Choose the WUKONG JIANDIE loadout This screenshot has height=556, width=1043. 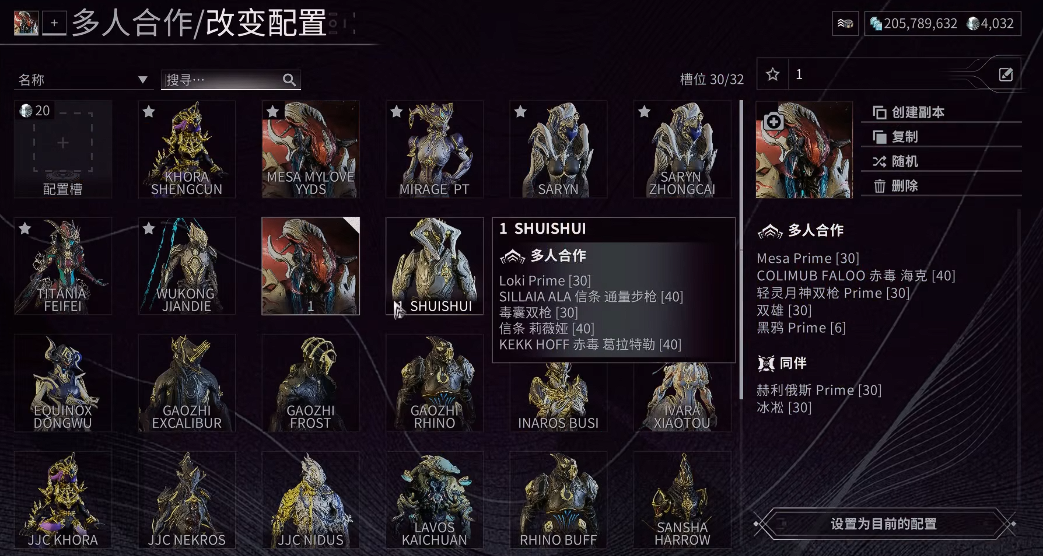pyautogui.click(x=186, y=266)
